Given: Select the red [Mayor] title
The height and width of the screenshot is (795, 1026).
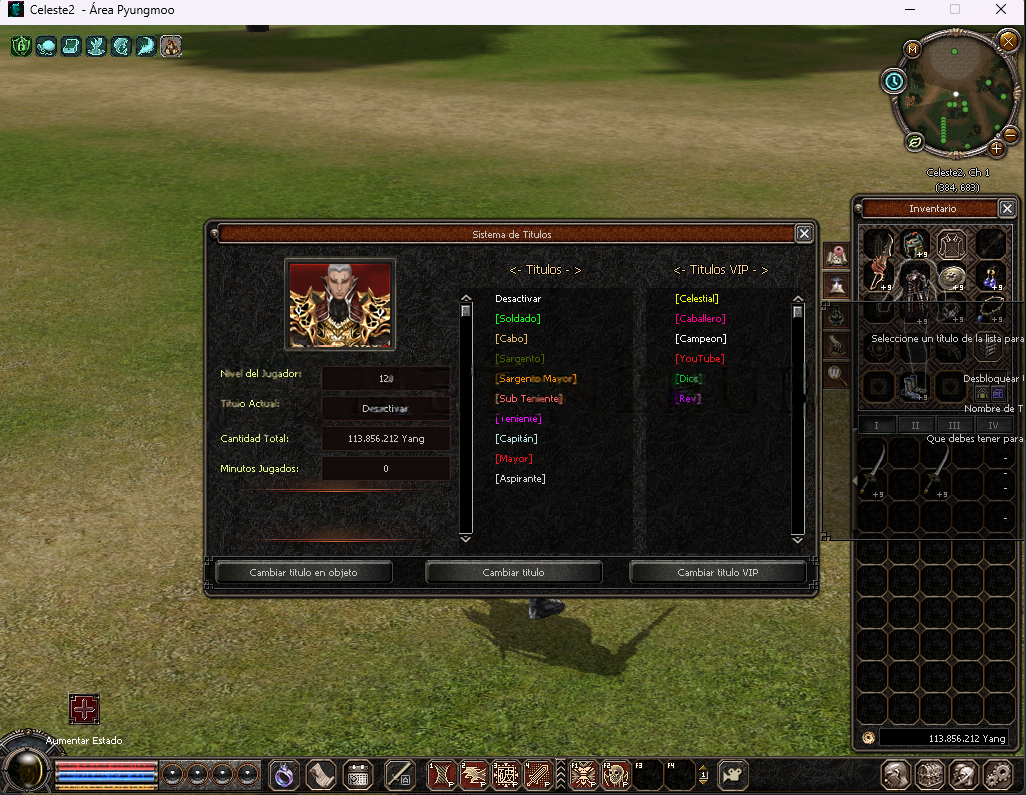Looking at the screenshot, I should [x=513, y=459].
